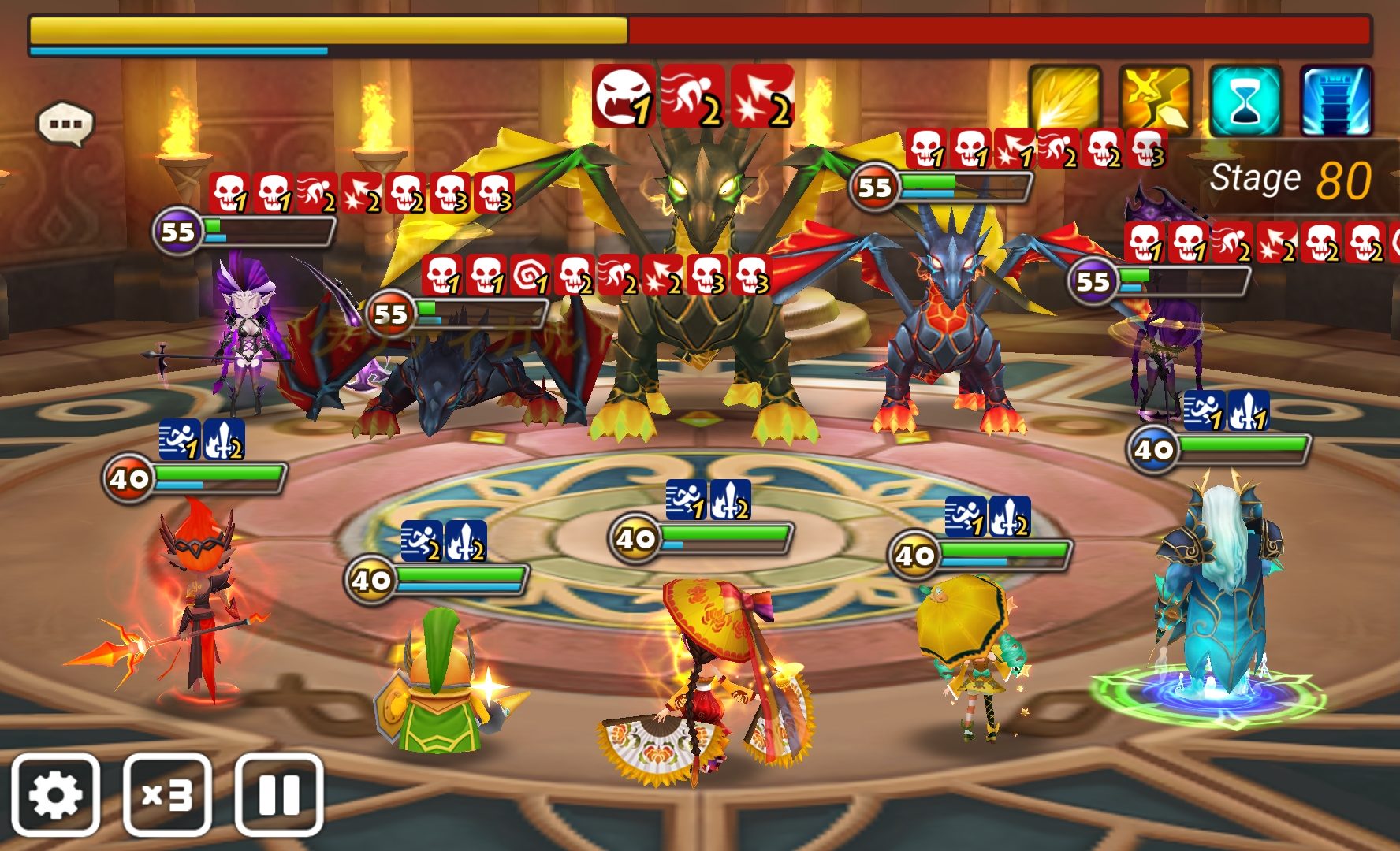Activate the blue tower skill icon

1335,101
